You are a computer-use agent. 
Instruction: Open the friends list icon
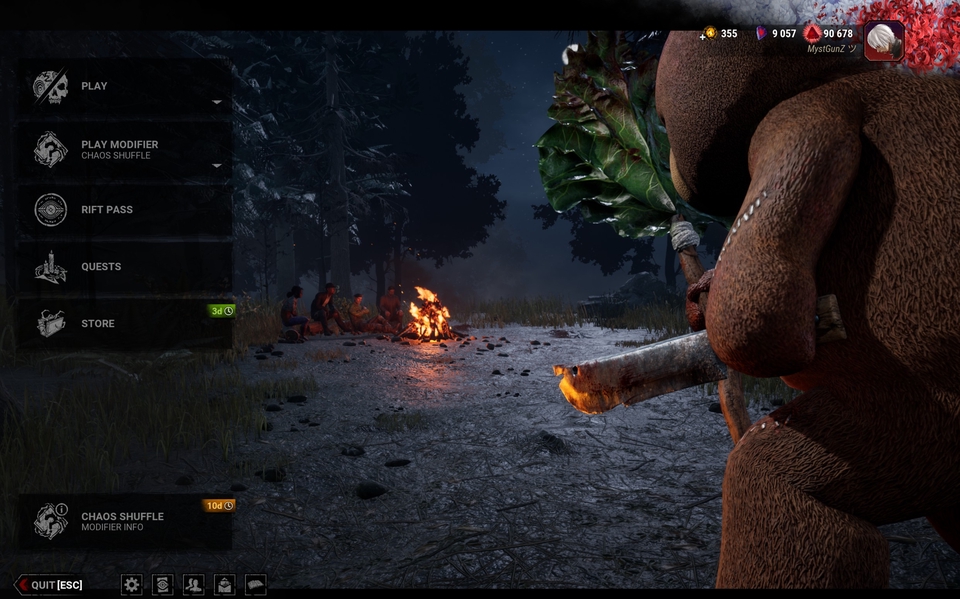[x=194, y=585]
